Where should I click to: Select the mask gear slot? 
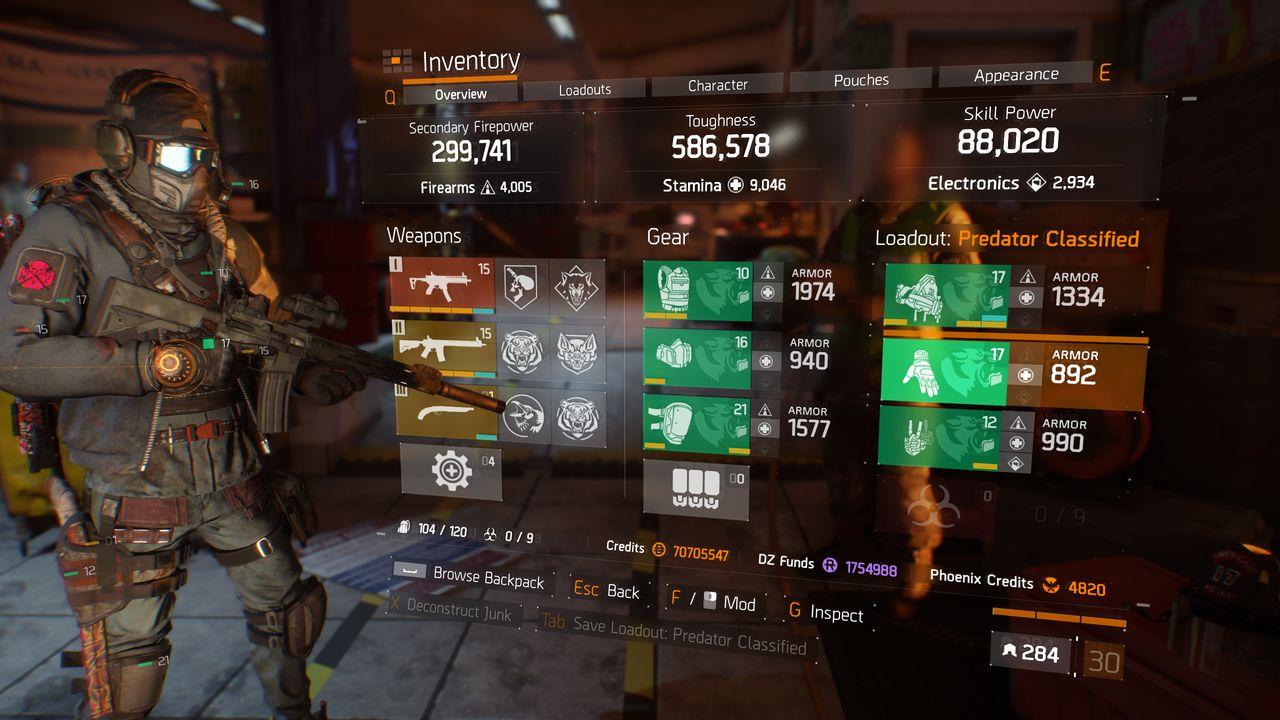point(696,358)
